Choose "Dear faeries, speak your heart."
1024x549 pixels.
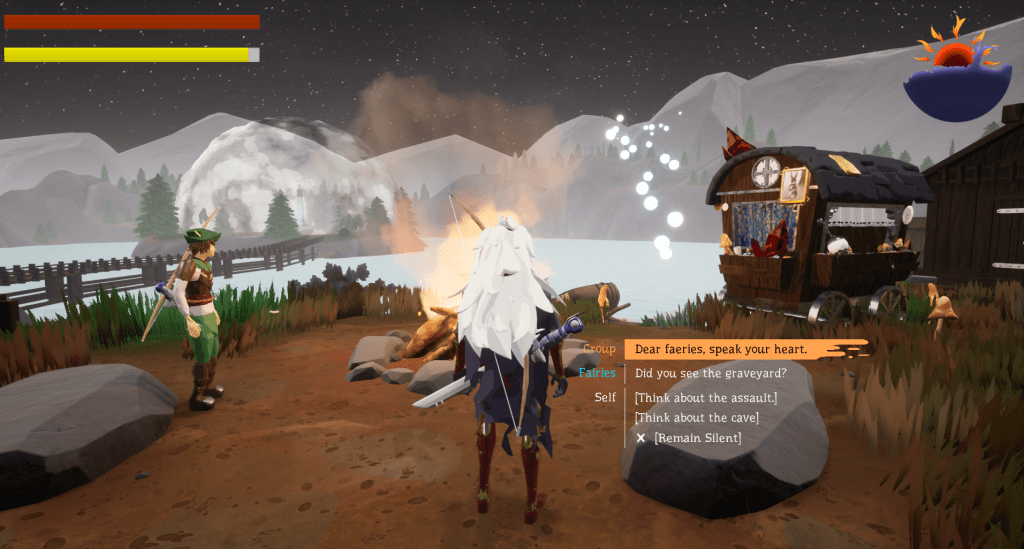(x=720, y=349)
